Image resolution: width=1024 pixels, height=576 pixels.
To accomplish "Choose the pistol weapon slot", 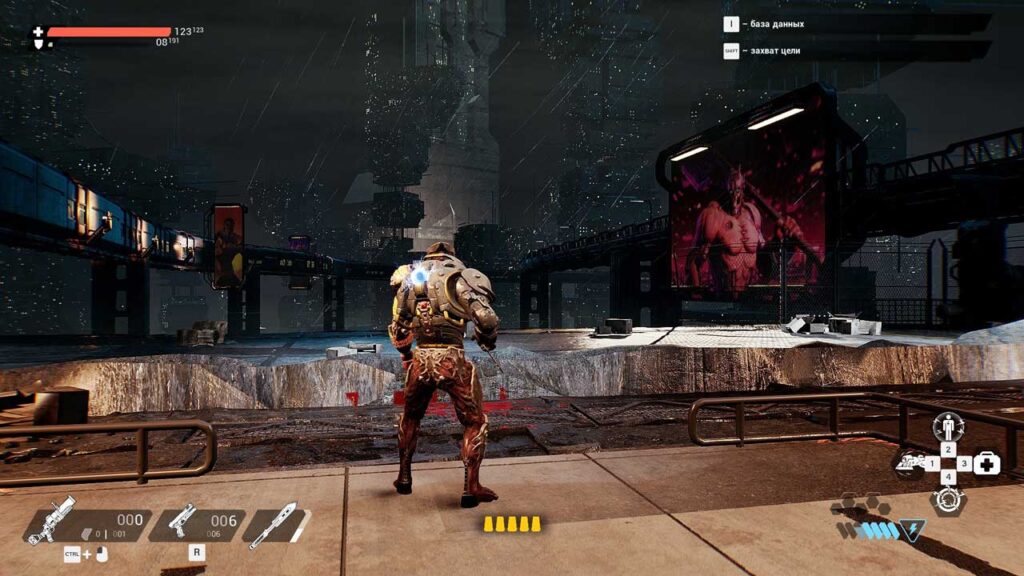I will point(181,522).
